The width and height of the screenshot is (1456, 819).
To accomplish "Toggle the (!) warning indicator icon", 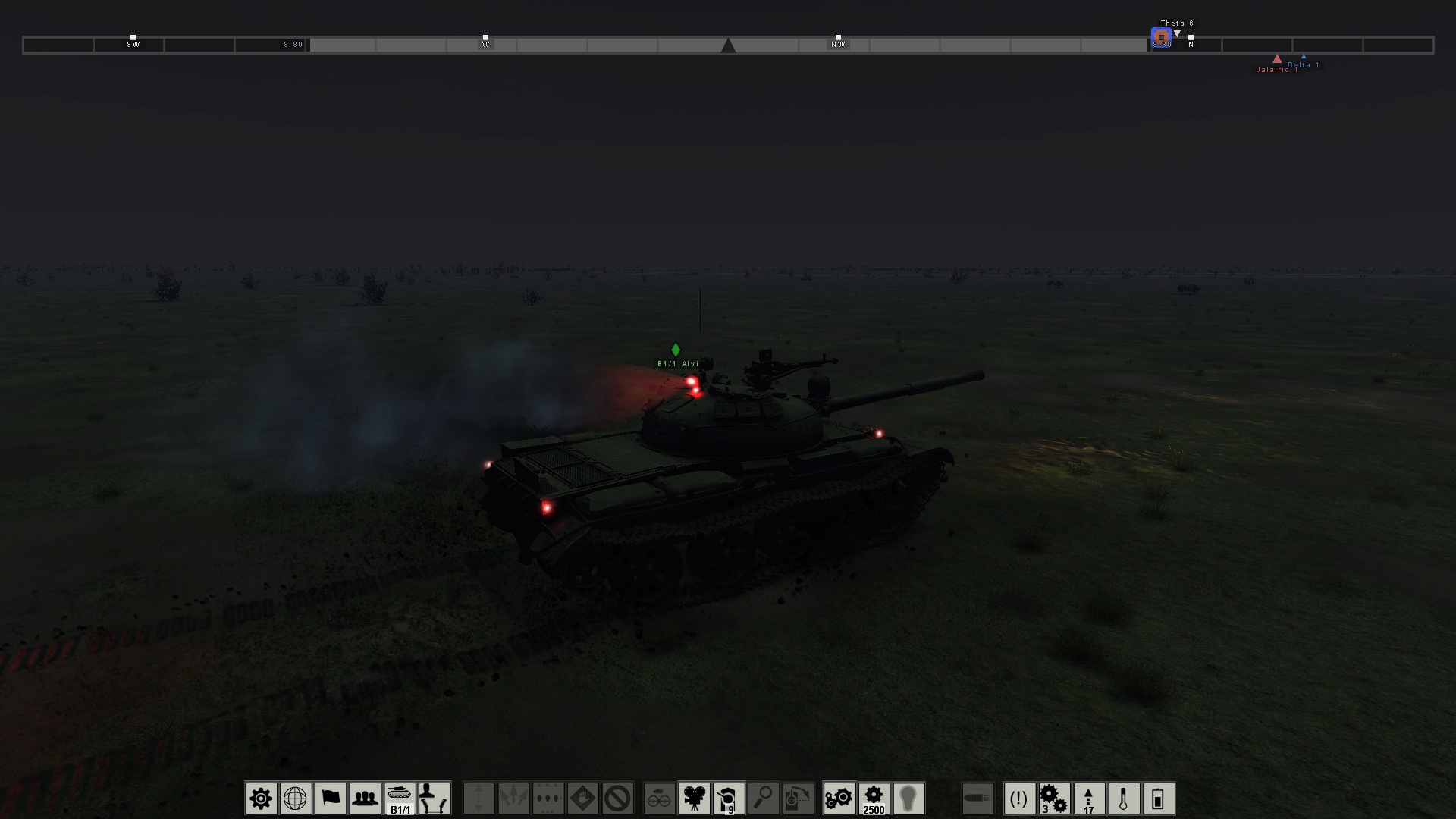I will 1018,798.
